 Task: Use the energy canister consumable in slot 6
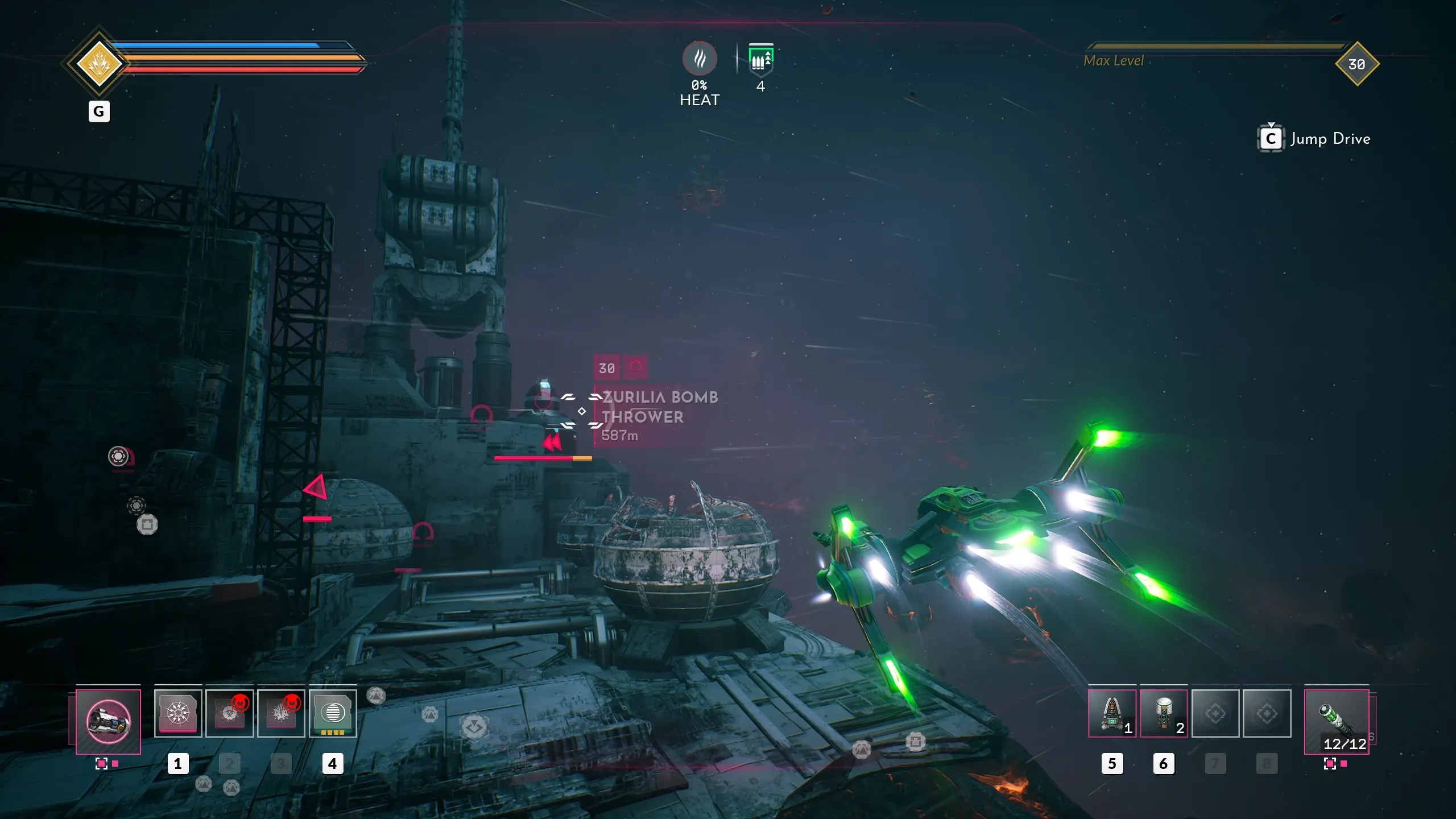pos(1164,713)
